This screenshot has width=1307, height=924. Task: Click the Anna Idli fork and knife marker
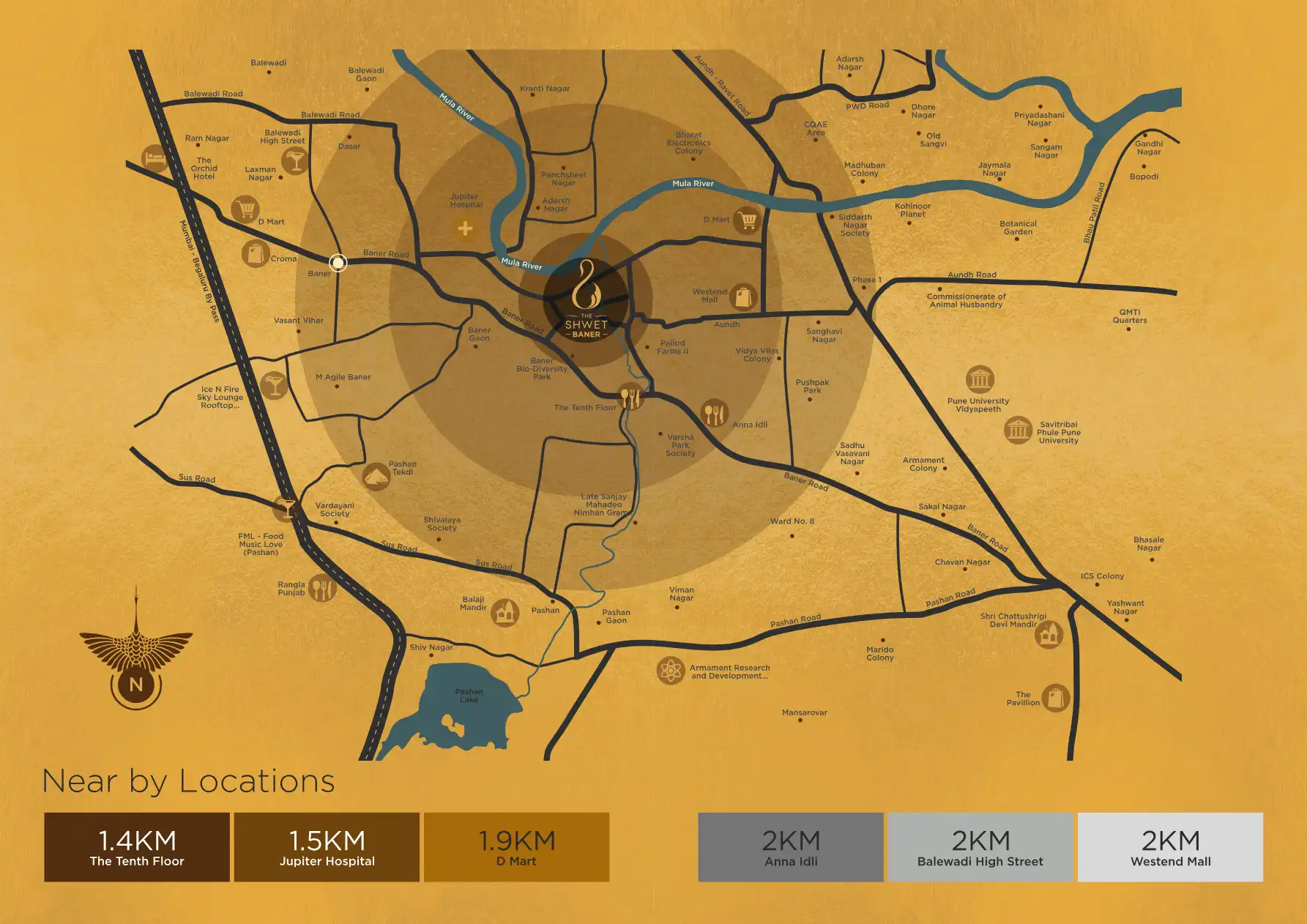pos(714,414)
